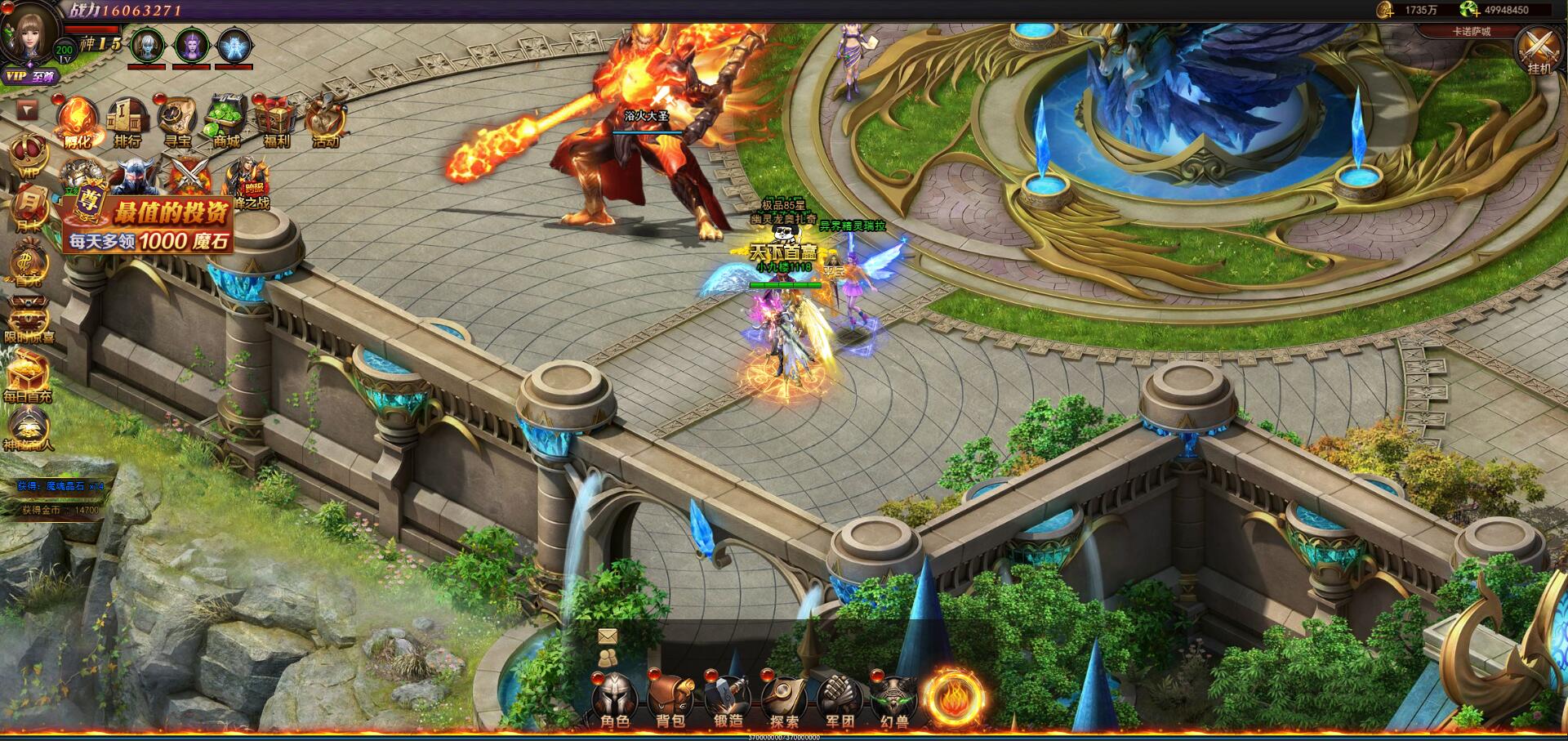Open the 活动 events menu
The width and height of the screenshot is (1568, 741).
click(326, 121)
